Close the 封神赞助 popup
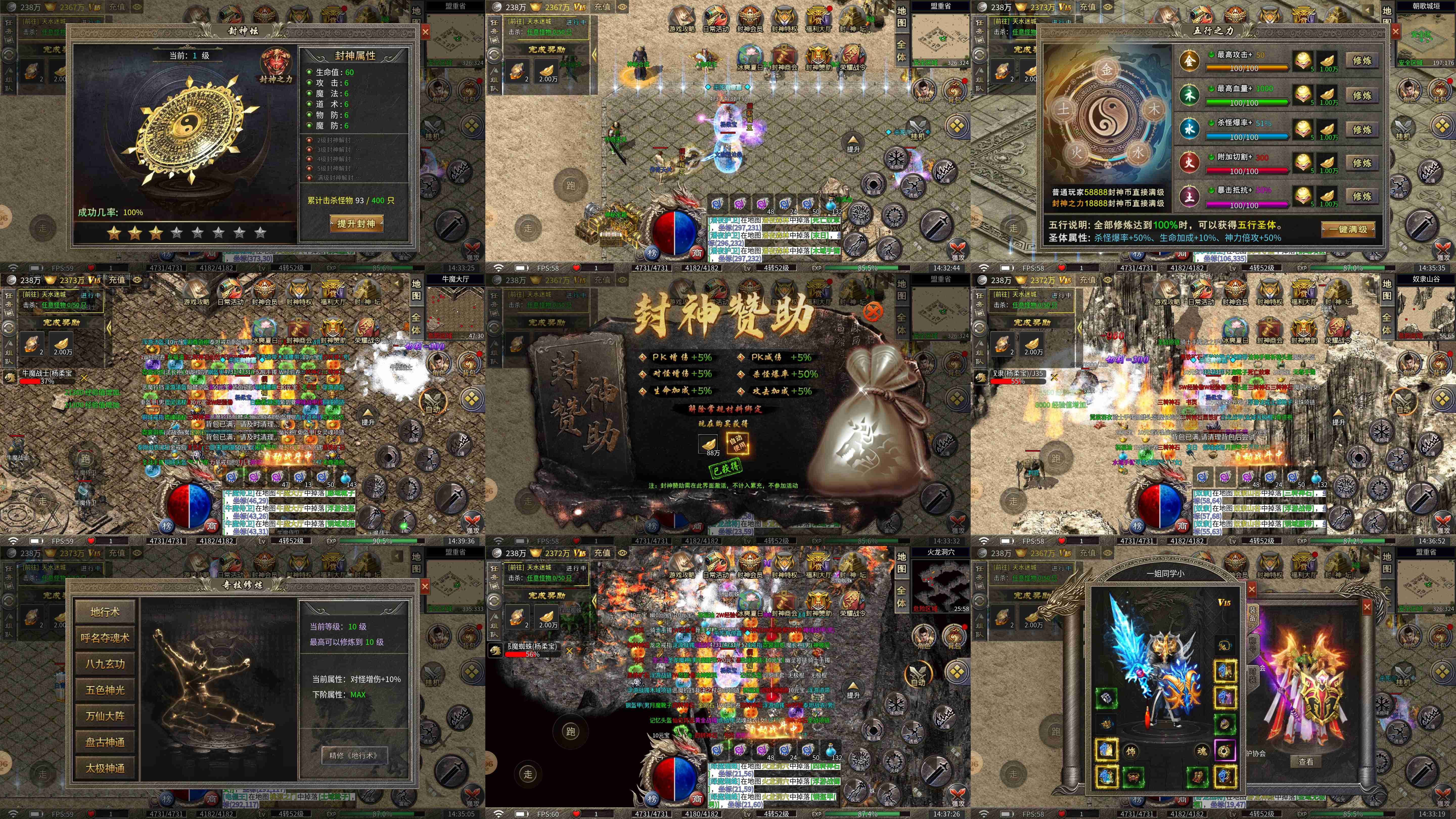Image resolution: width=1456 pixels, height=819 pixels. tap(873, 311)
